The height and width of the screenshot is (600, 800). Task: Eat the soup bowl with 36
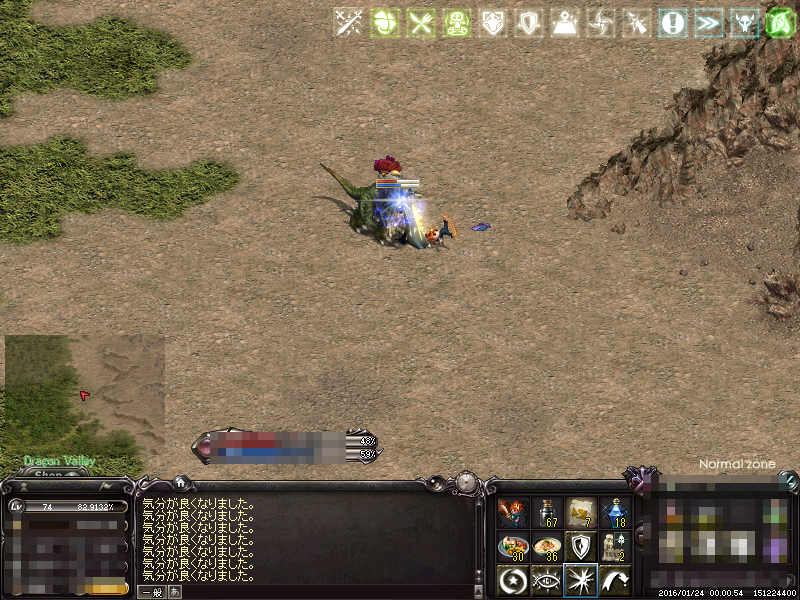coord(547,547)
